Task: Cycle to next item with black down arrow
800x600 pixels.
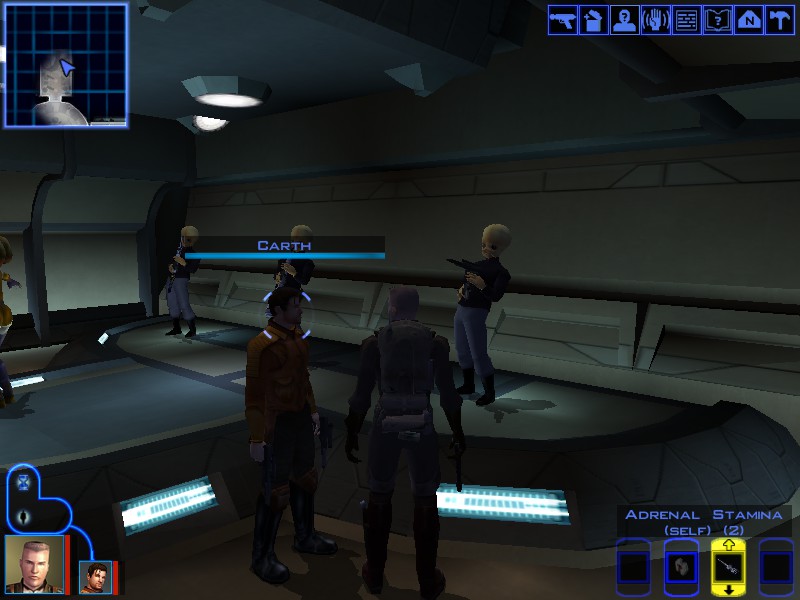Action: point(728,589)
